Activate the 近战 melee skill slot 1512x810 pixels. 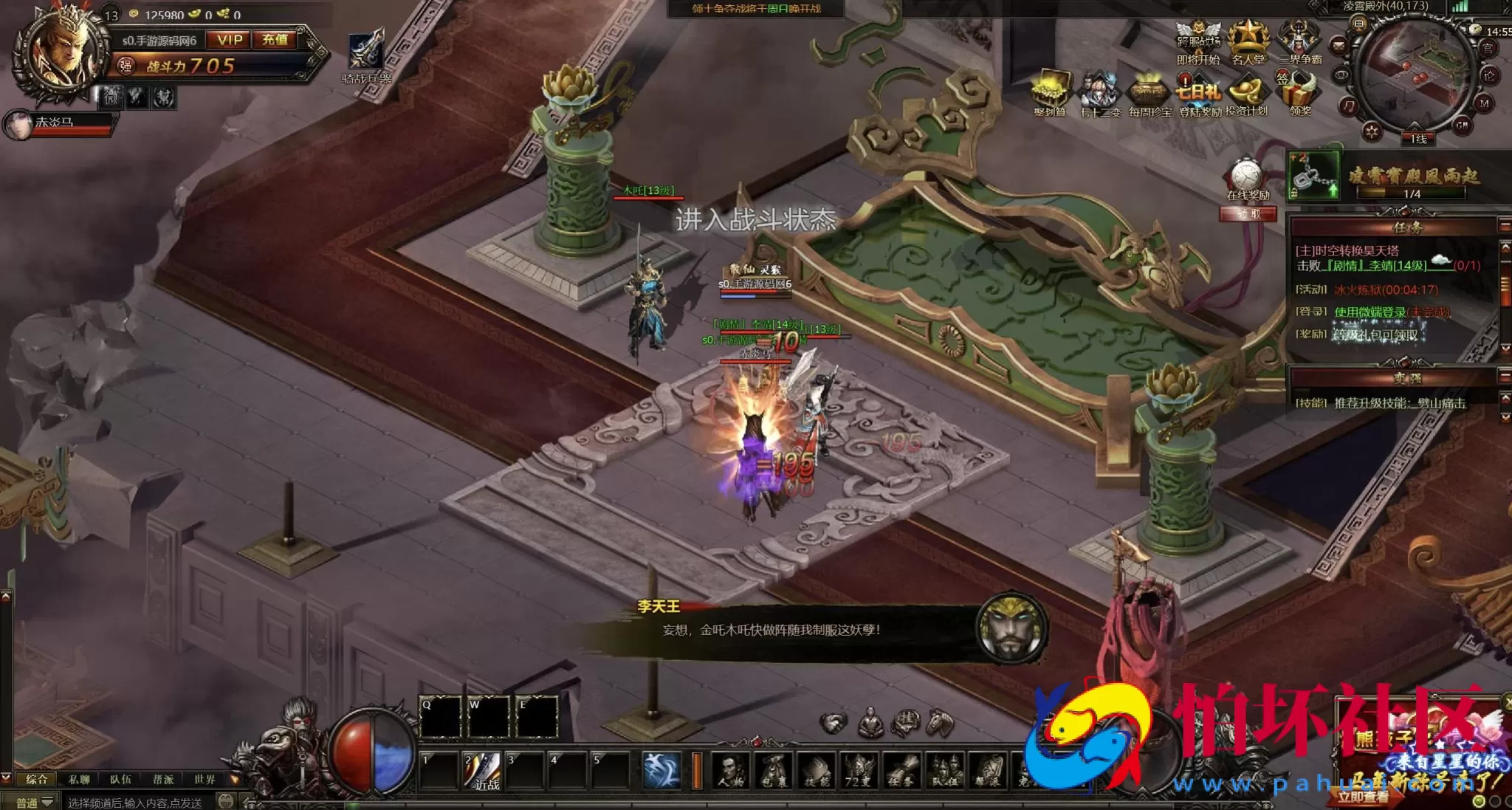(x=483, y=770)
